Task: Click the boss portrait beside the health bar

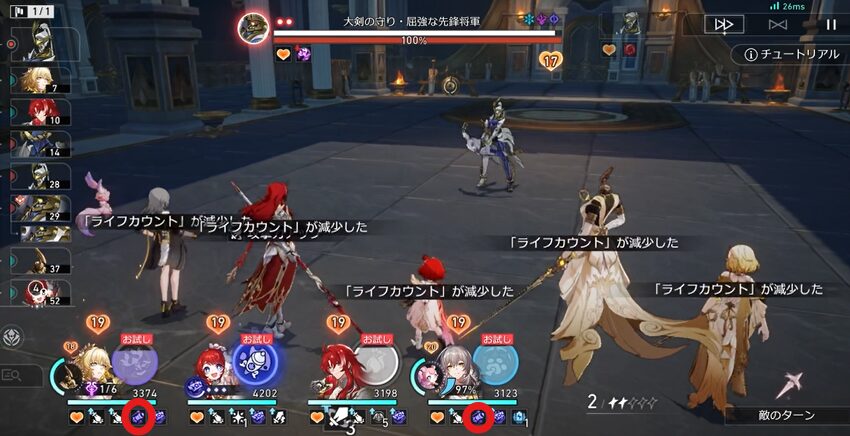Action: point(253,27)
